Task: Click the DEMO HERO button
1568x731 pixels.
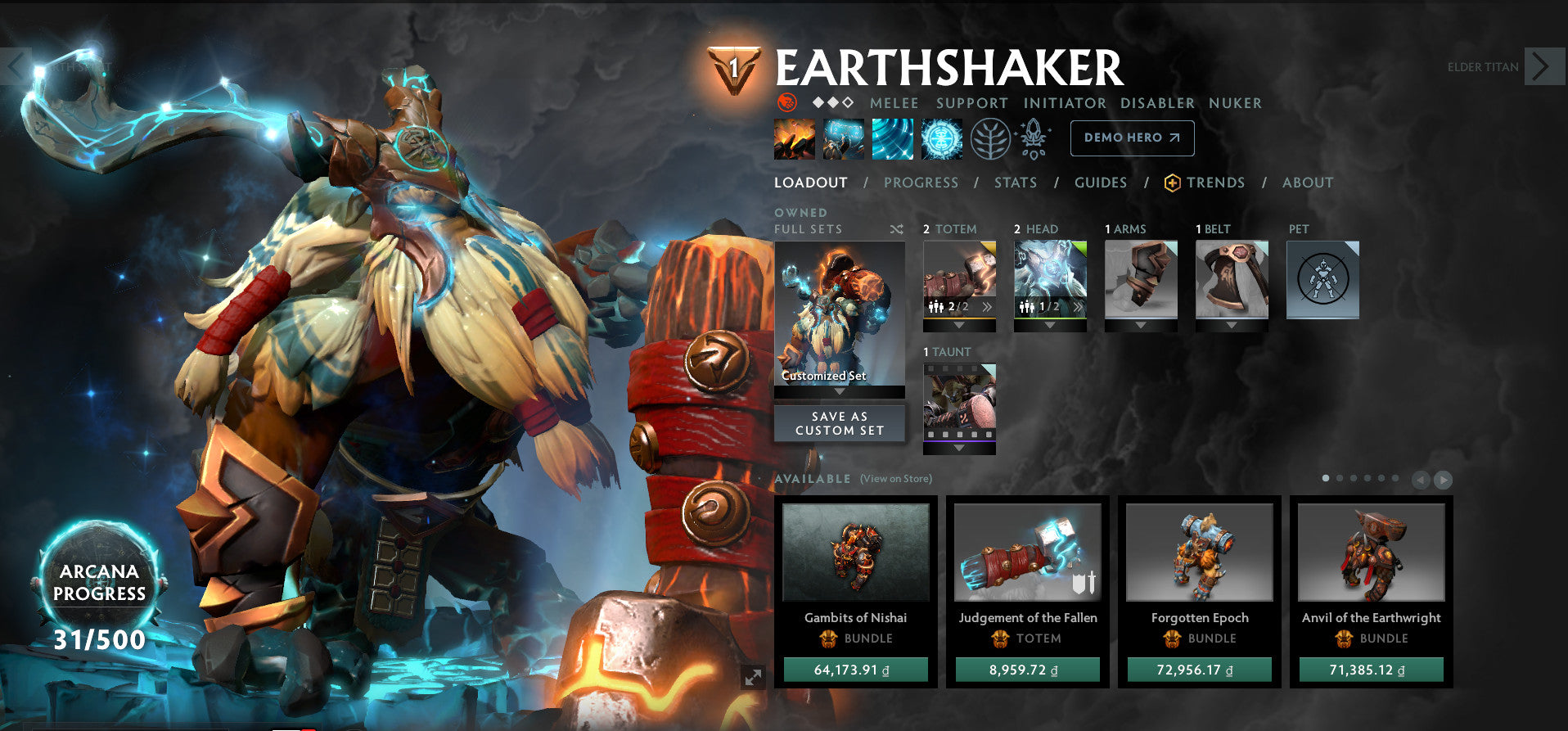Action: click(1132, 138)
